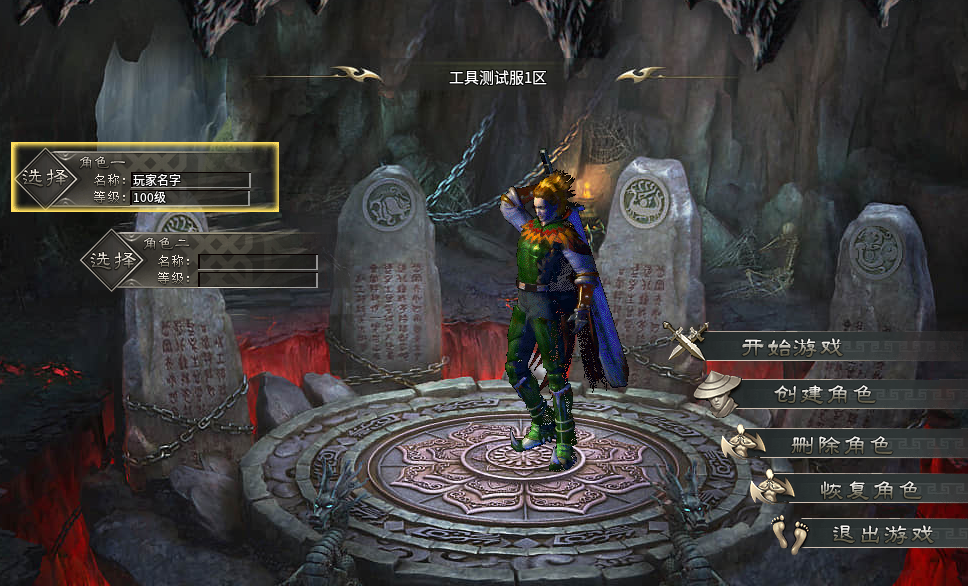
Task: Select character slot one (角色一)
Action: click(x=45, y=177)
